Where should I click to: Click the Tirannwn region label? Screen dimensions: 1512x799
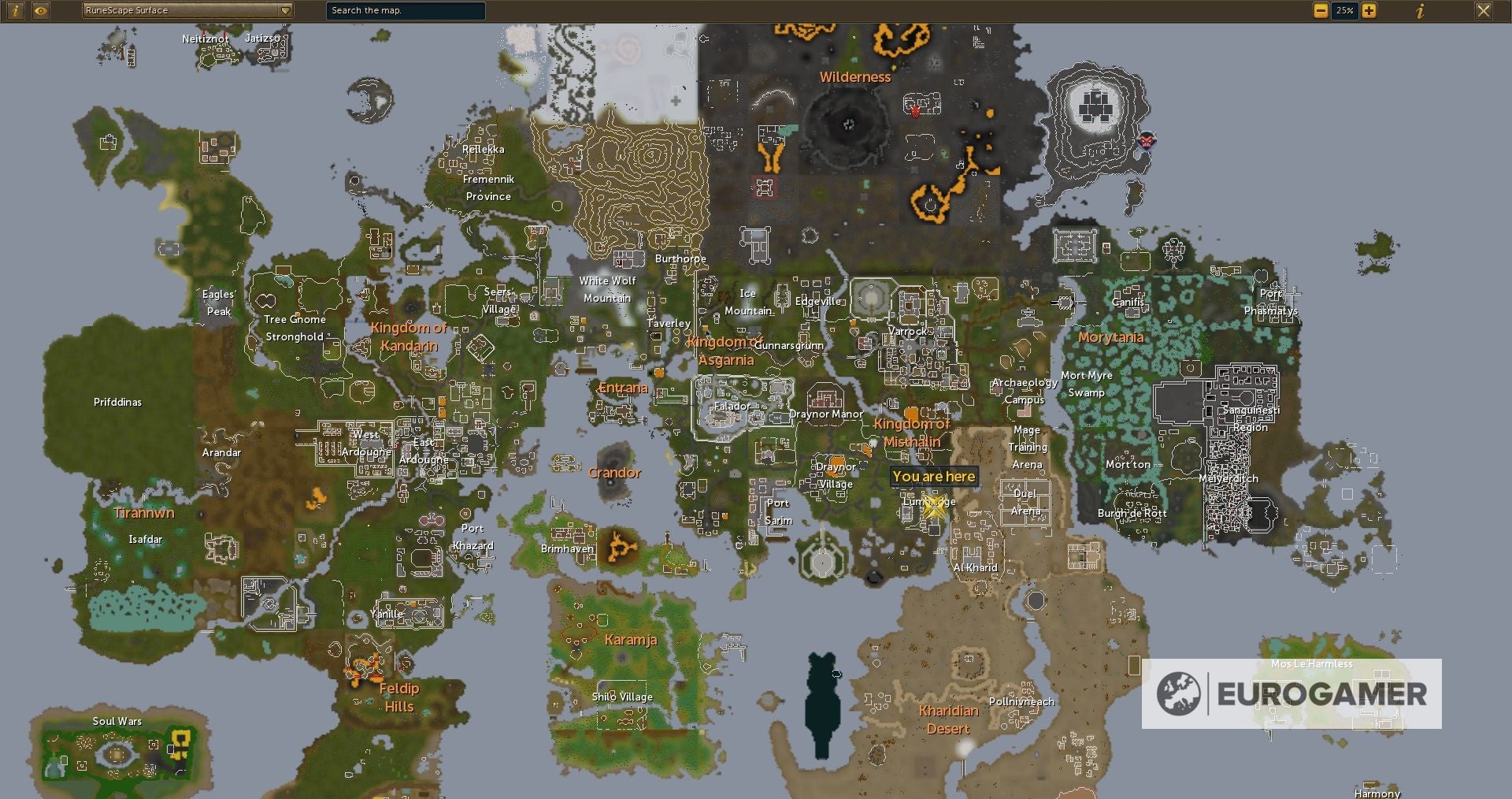tap(143, 512)
